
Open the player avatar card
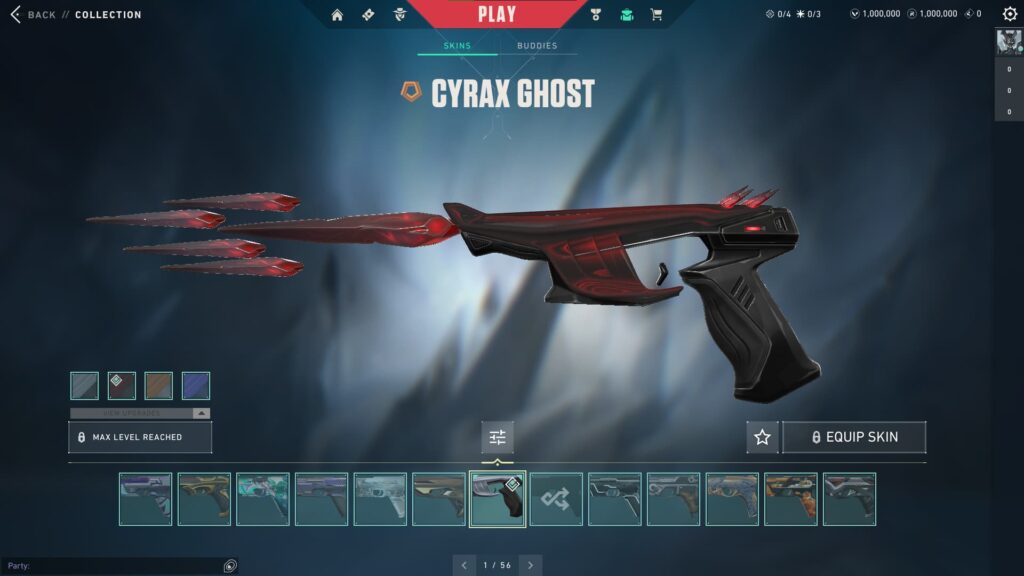(1008, 42)
